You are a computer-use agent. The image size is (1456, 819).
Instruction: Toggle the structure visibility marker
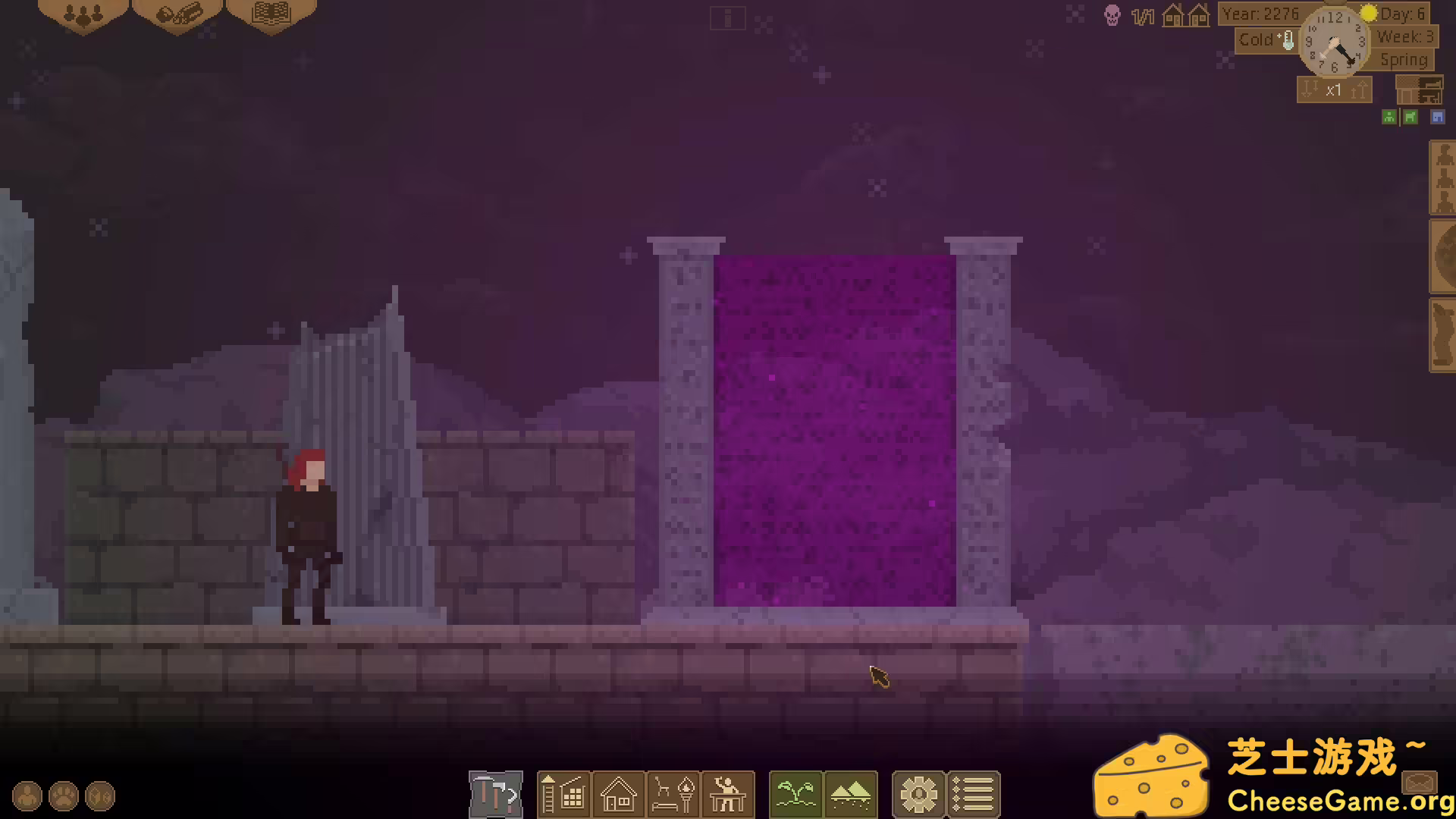pyautogui.click(x=1438, y=117)
